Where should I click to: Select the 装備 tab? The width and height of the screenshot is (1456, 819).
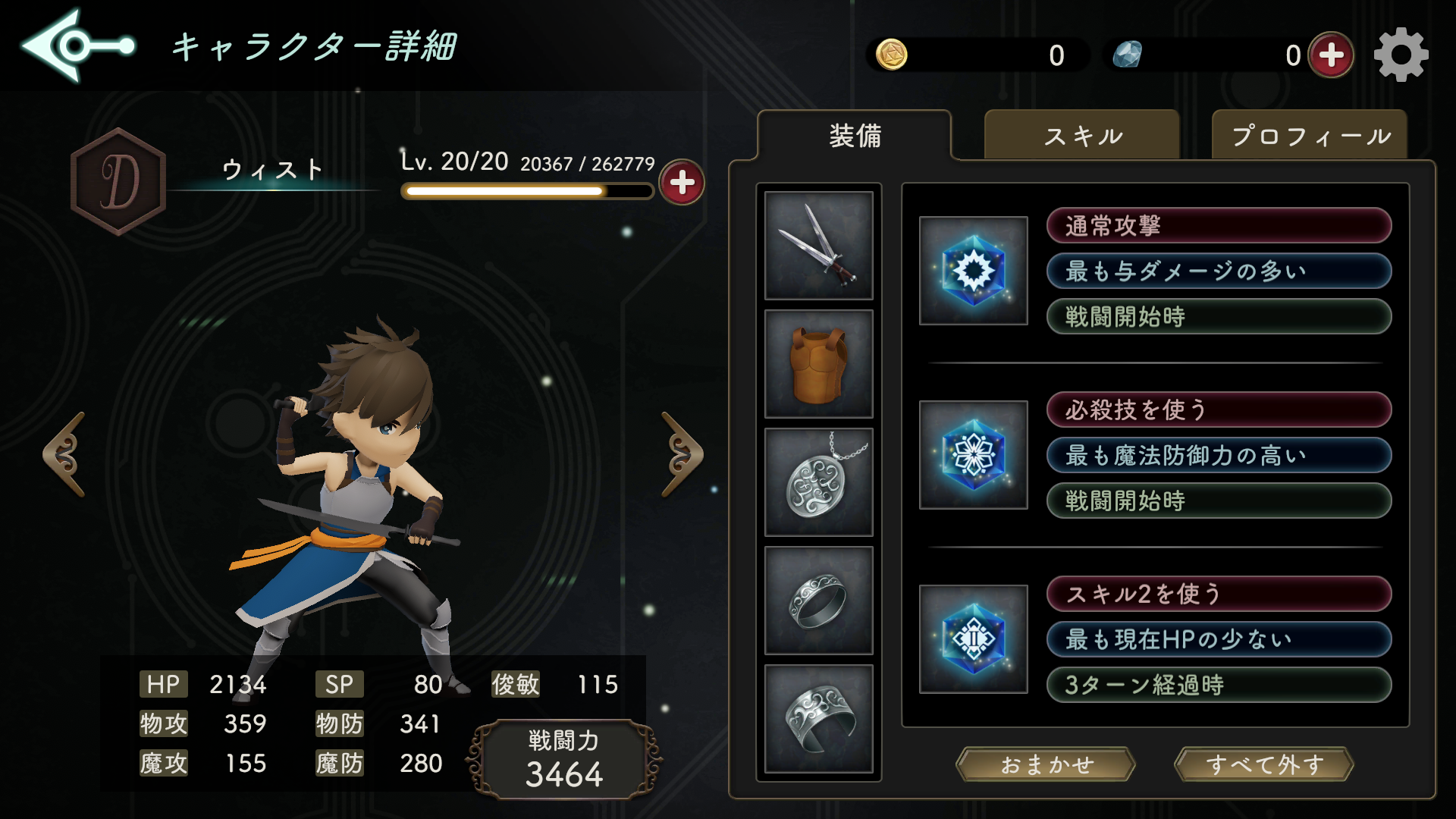click(855, 136)
